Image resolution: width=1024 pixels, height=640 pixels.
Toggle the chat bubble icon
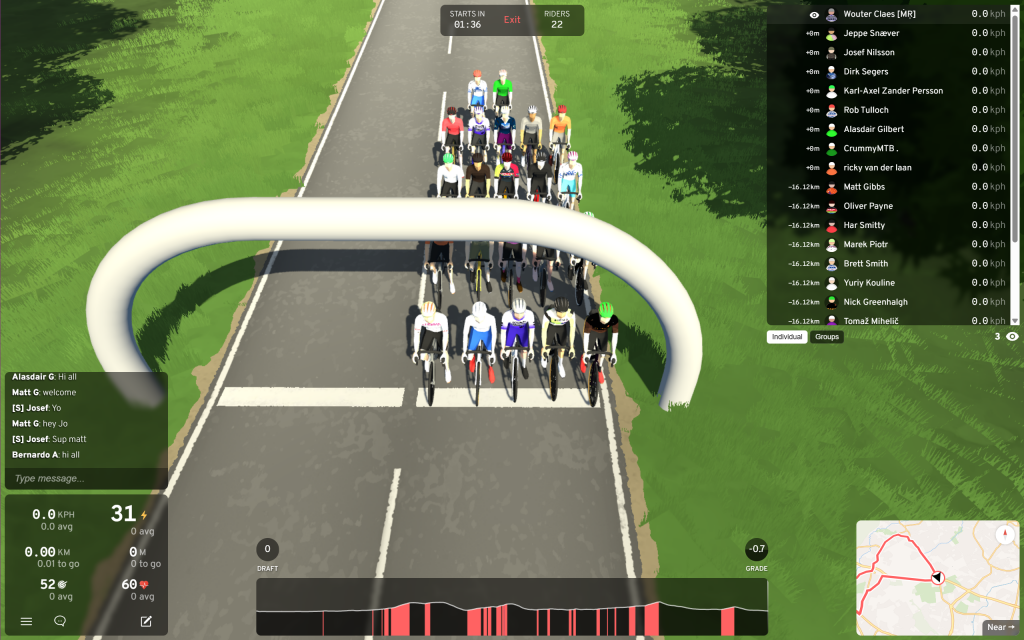pyautogui.click(x=60, y=621)
